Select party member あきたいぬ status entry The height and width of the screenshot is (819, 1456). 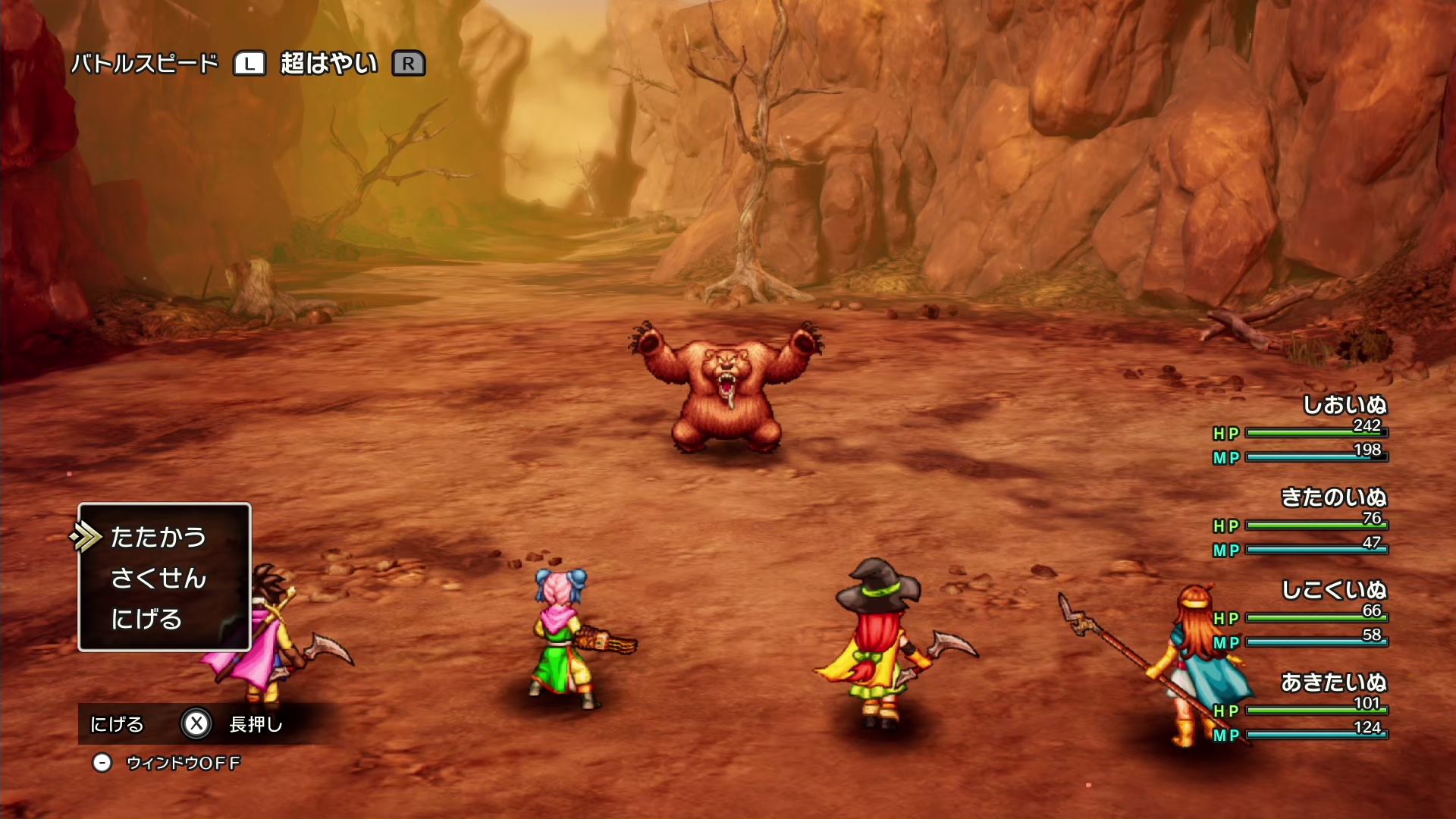[1333, 683]
